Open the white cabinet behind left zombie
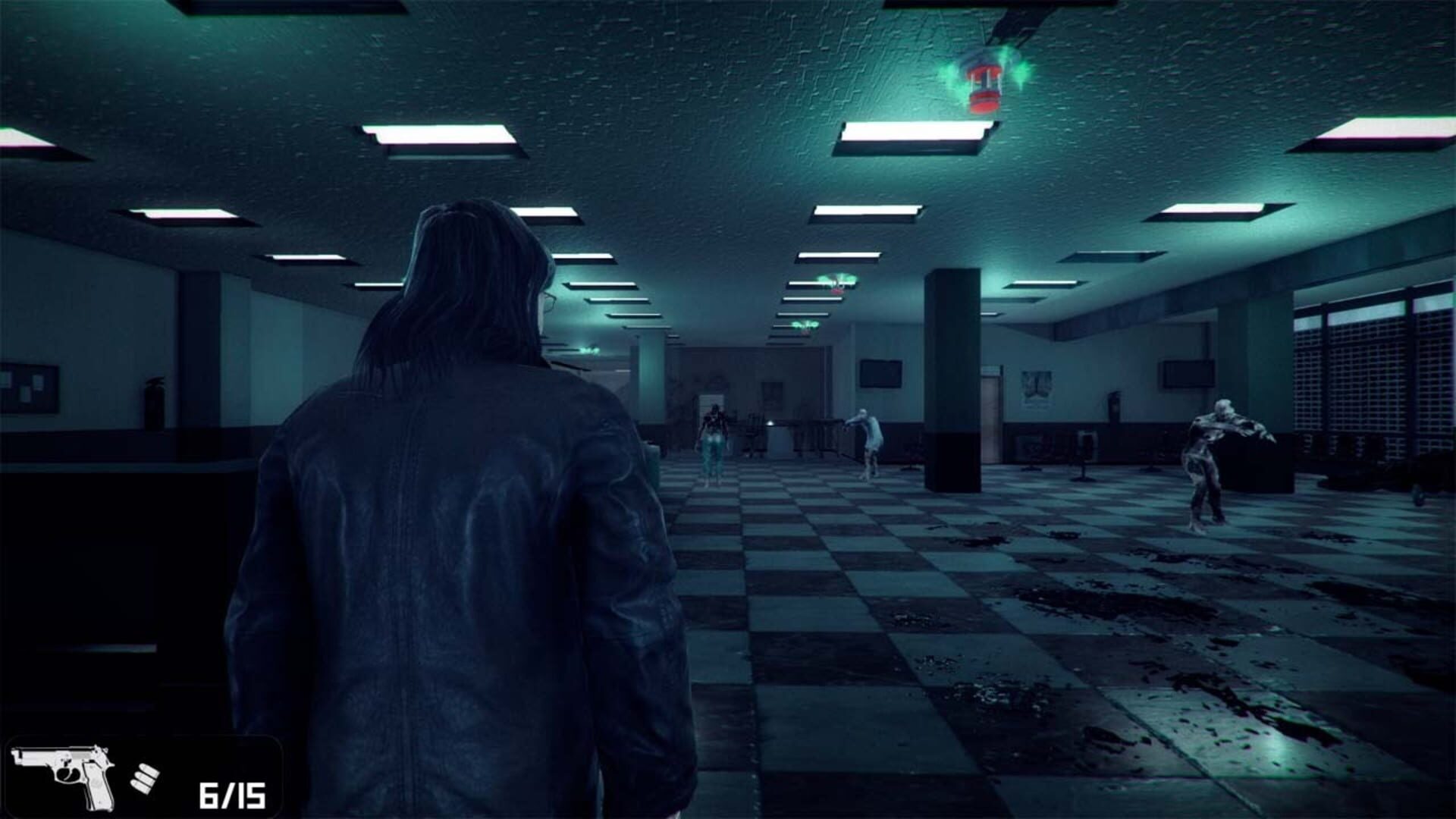 coord(711,402)
